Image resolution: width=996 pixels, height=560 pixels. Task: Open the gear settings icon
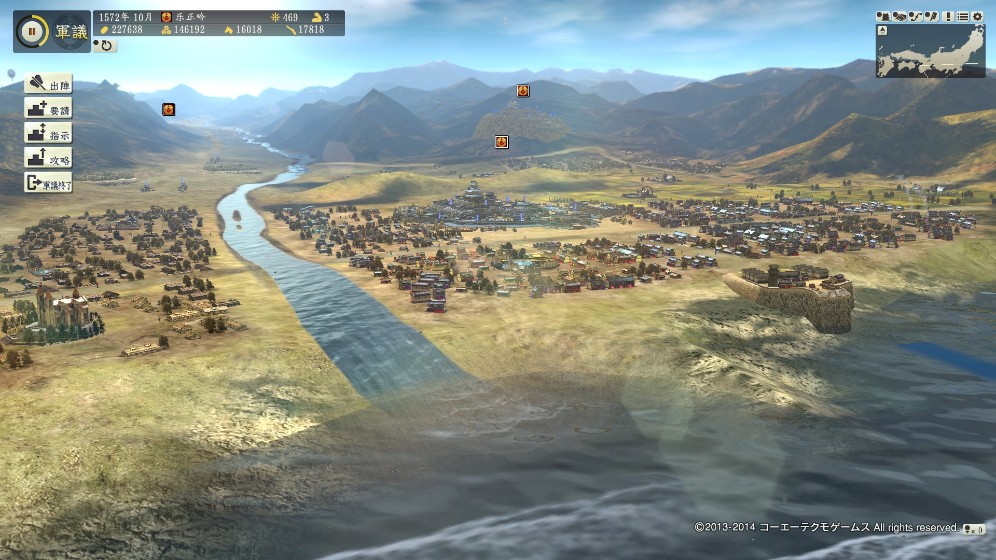click(x=976, y=16)
